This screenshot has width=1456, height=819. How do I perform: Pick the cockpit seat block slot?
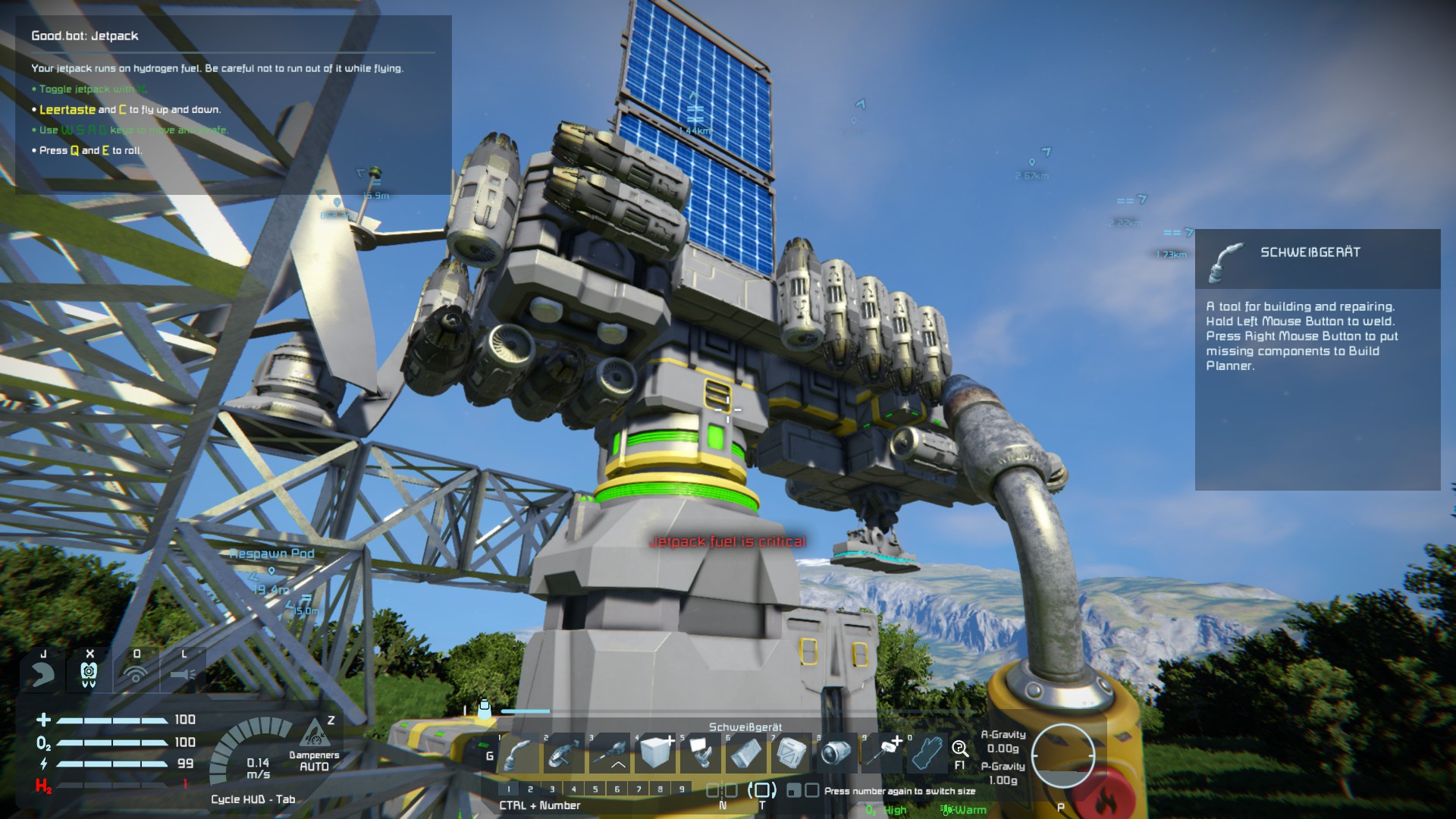(701, 755)
